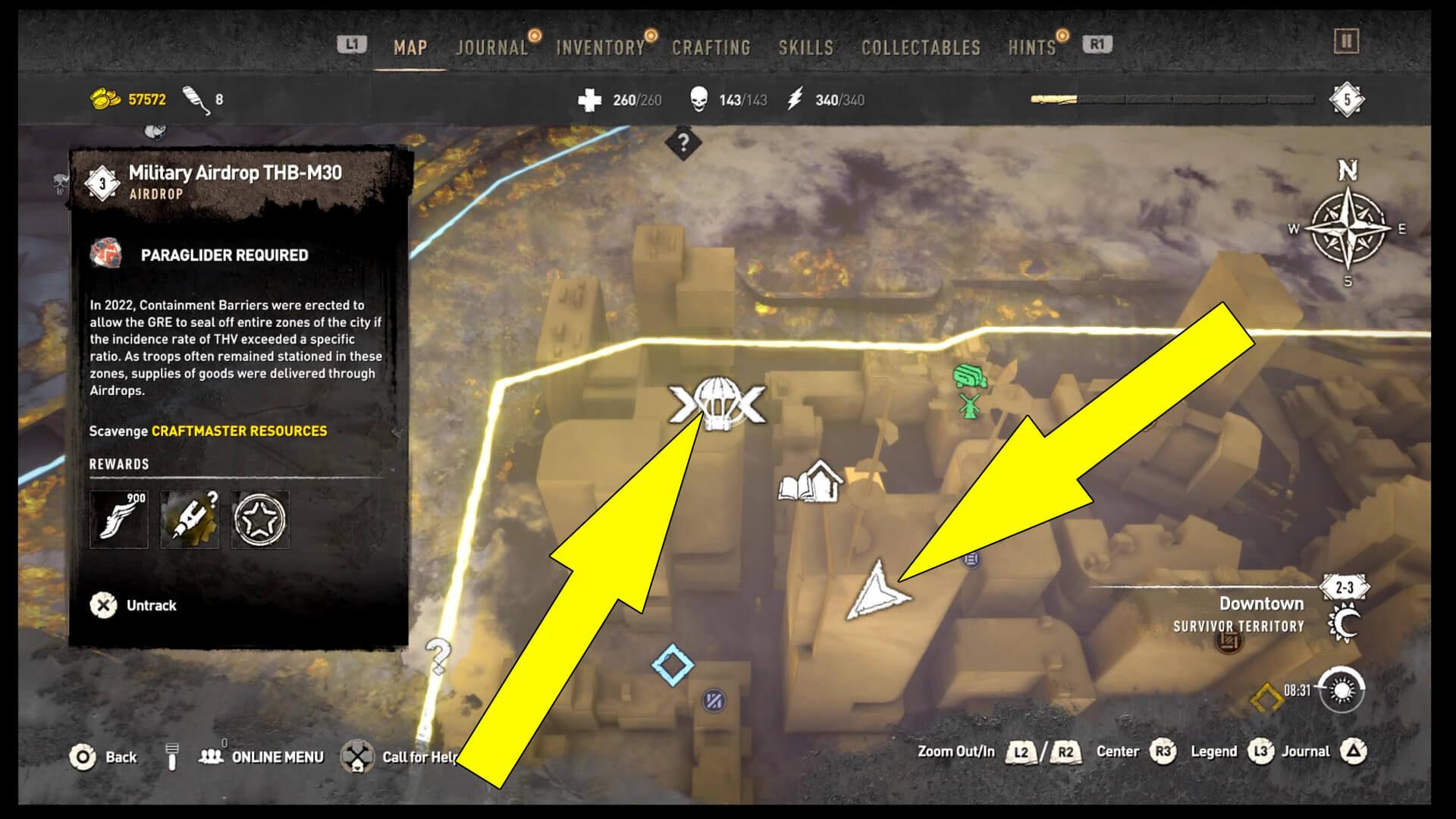The image size is (1456, 819).
Task: Toggle the map Legend display
Action: pos(1230,752)
